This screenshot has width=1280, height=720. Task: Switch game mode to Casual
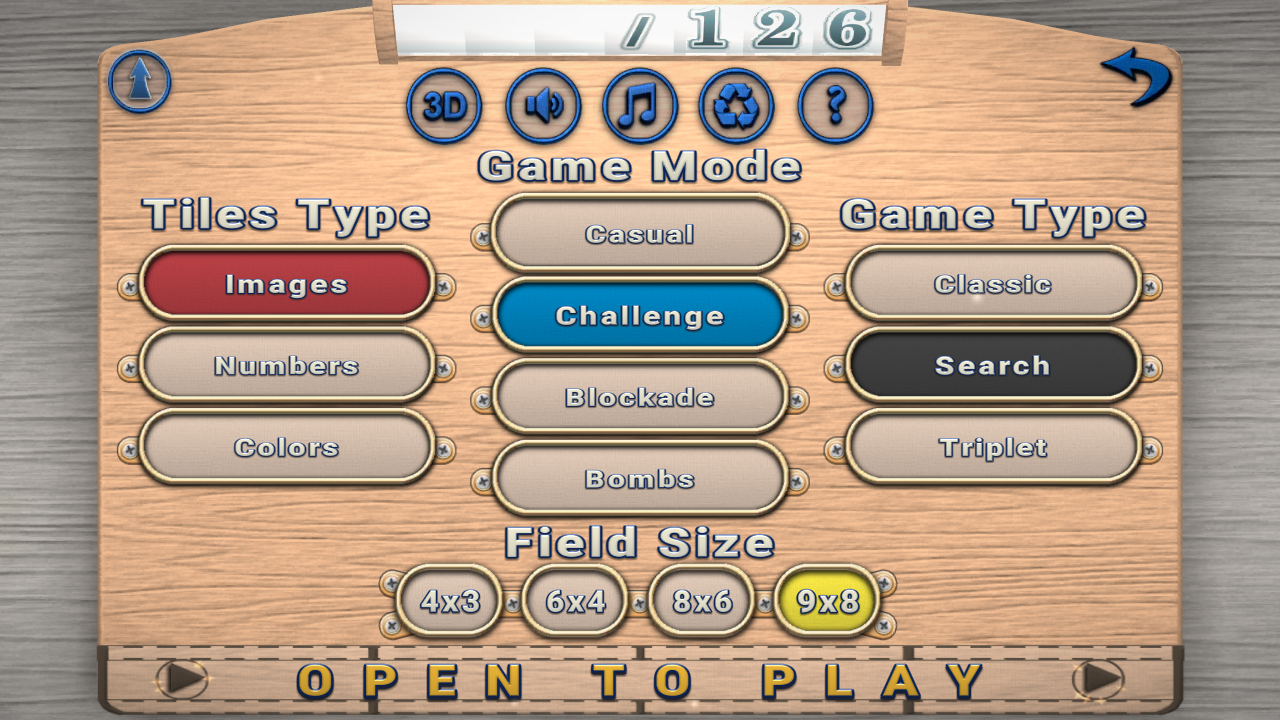tap(639, 234)
